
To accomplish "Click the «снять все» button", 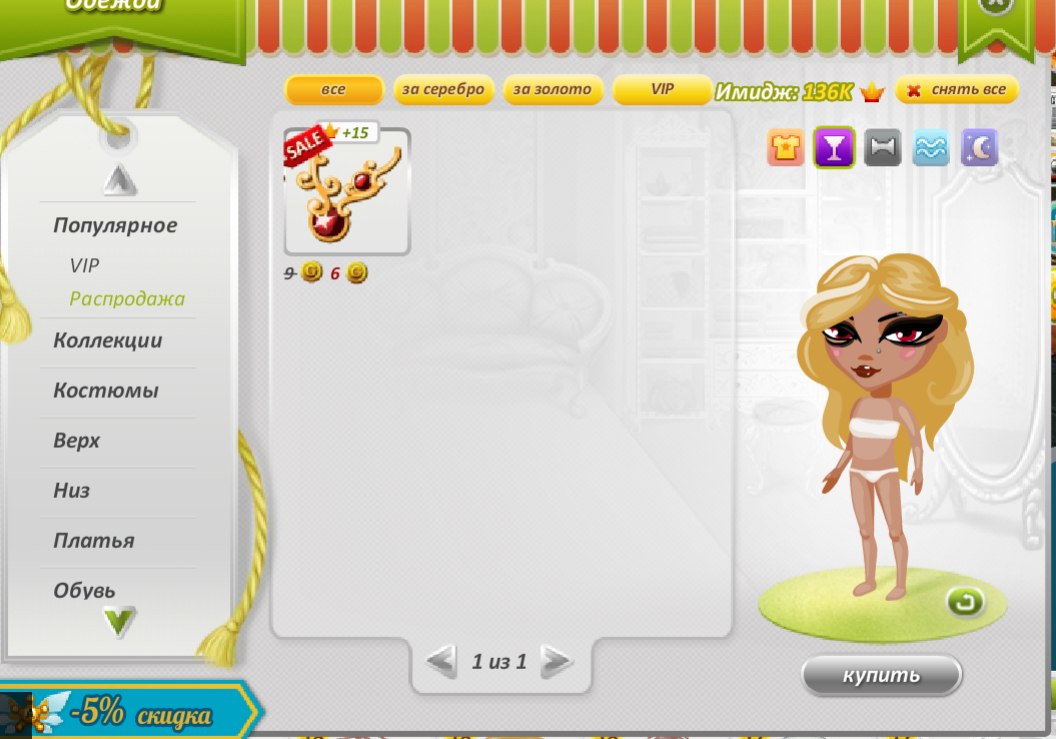I will [x=957, y=90].
